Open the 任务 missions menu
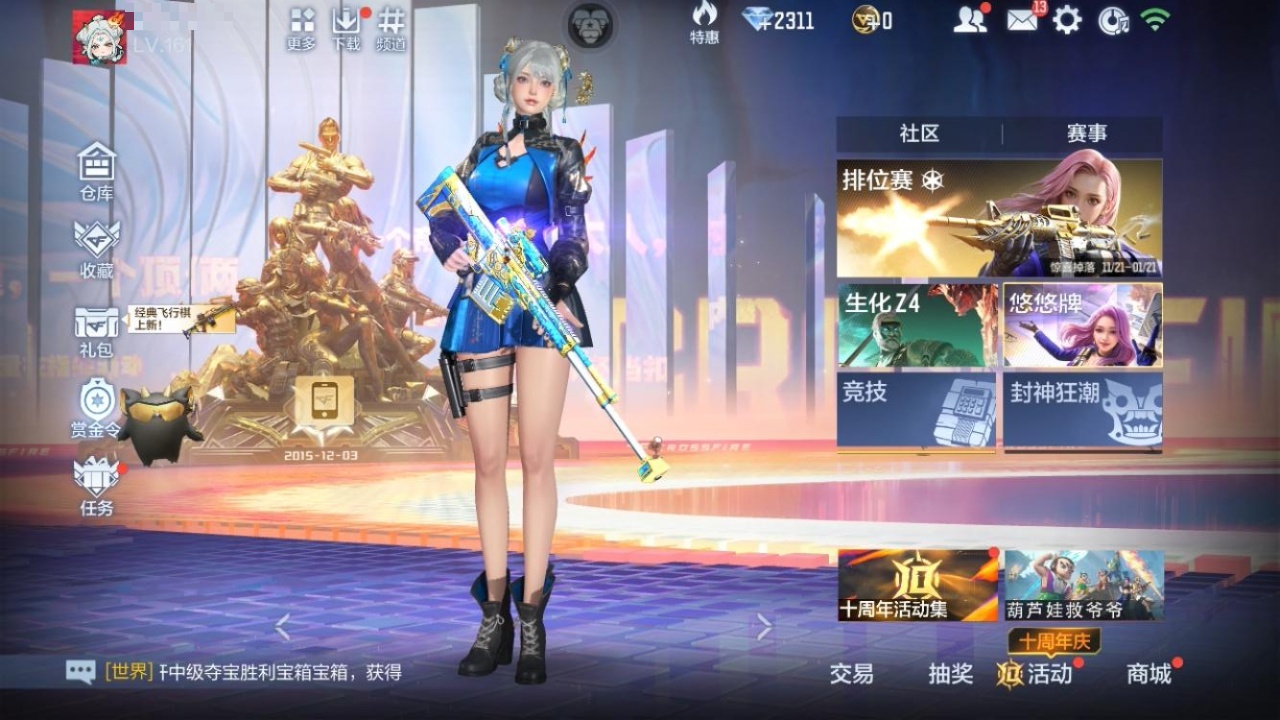This screenshot has height=720, width=1280. [x=97, y=485]
